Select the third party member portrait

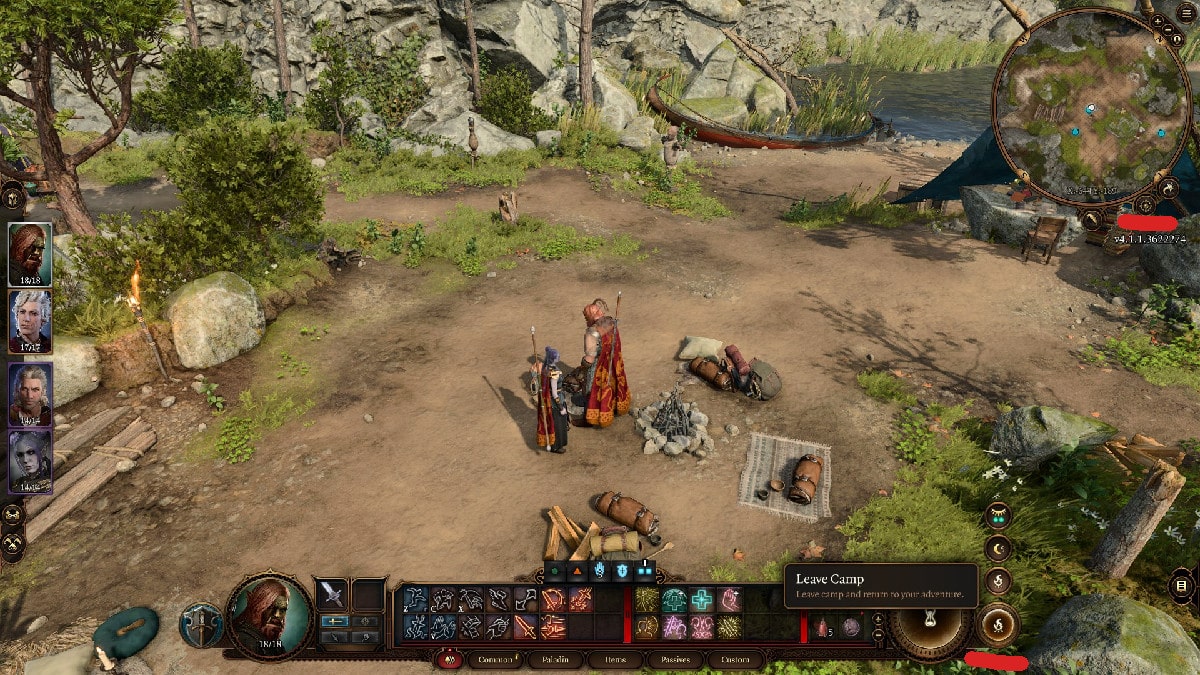(x=30, y=393)
